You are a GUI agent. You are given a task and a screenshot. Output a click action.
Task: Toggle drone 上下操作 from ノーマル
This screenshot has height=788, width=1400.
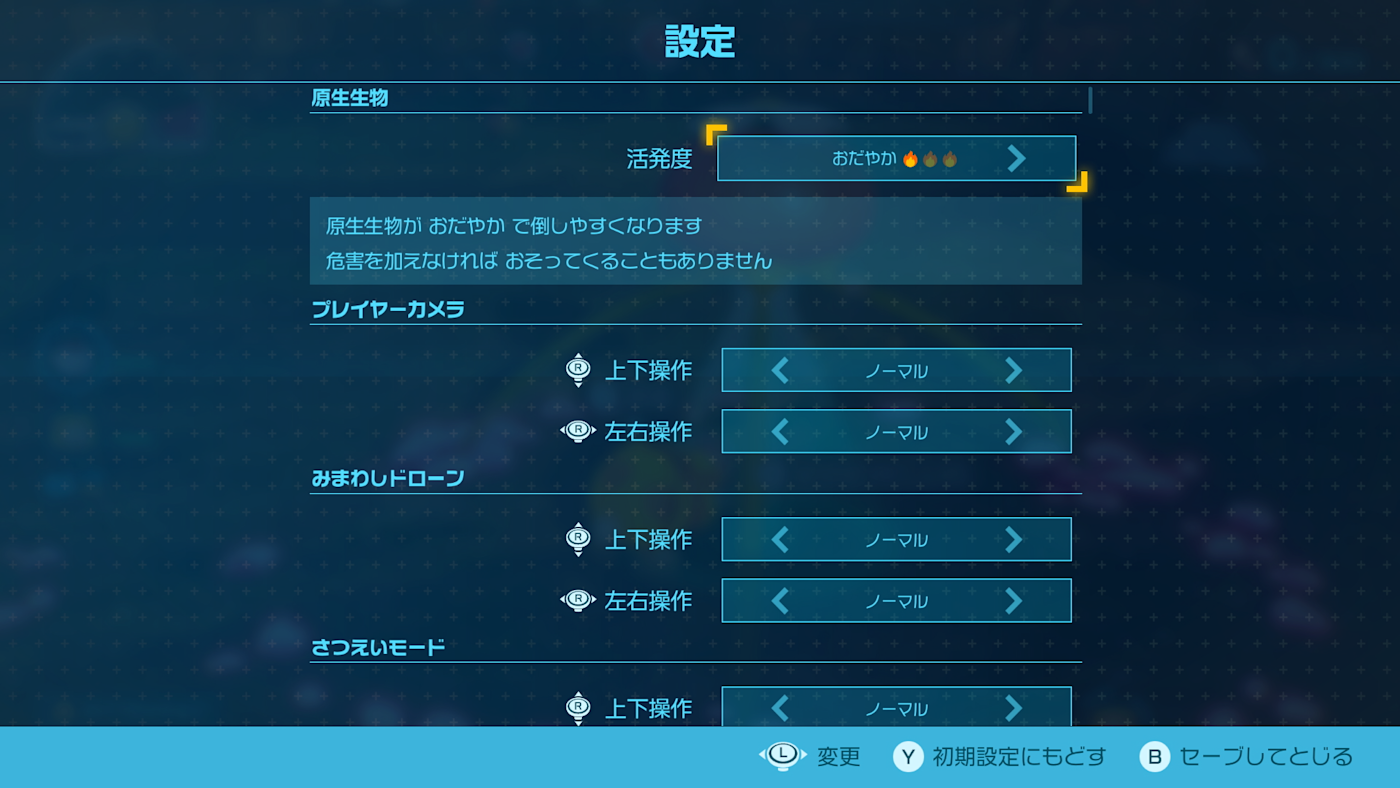coord(896,539)
